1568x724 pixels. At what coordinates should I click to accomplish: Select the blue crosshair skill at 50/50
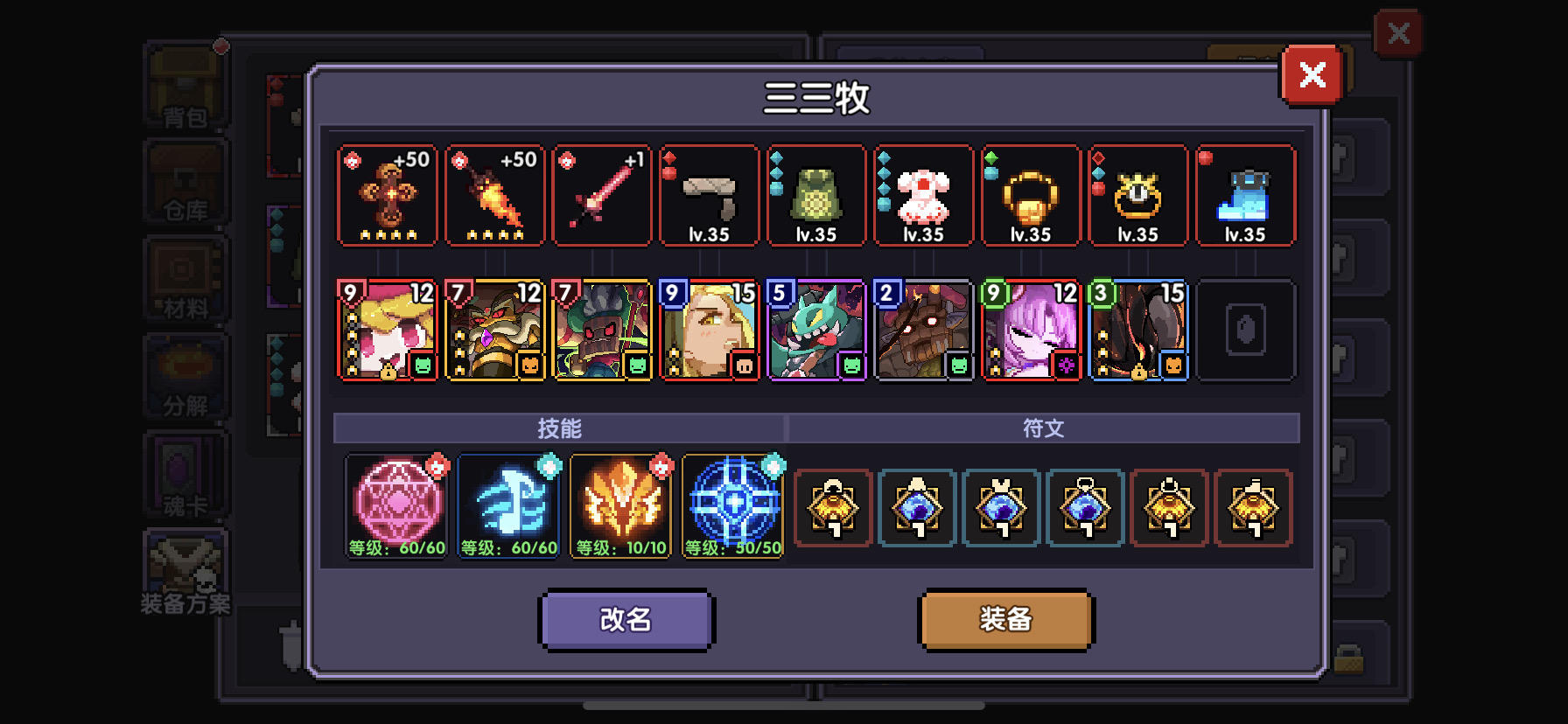coord(732,507)
